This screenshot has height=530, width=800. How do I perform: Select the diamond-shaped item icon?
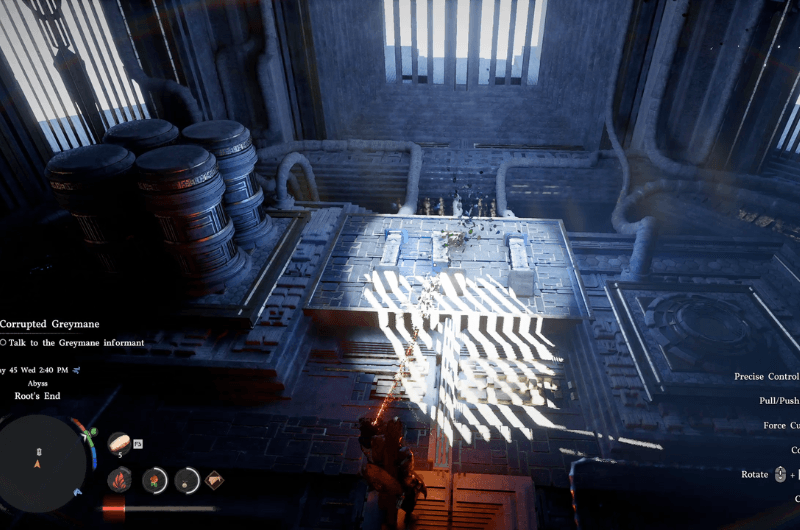[x=214, y=481]
